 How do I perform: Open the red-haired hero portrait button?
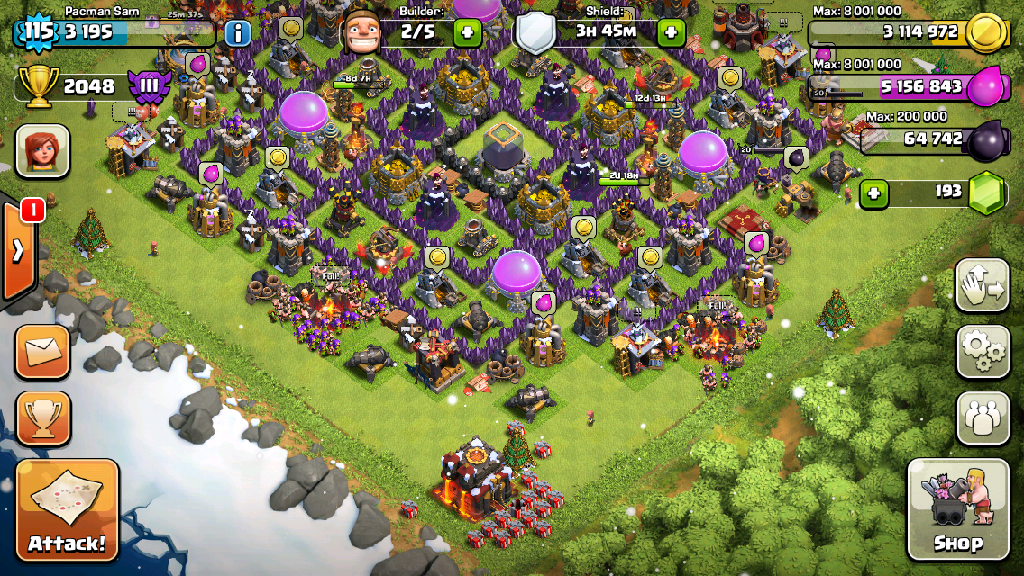pos(42,151)
